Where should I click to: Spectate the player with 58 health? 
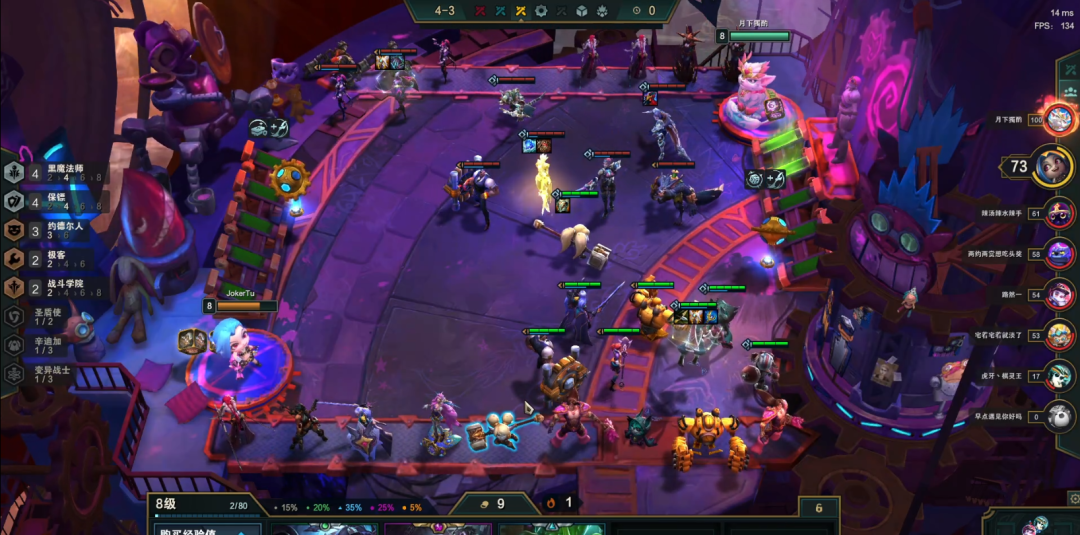(x=1060, y=253)
